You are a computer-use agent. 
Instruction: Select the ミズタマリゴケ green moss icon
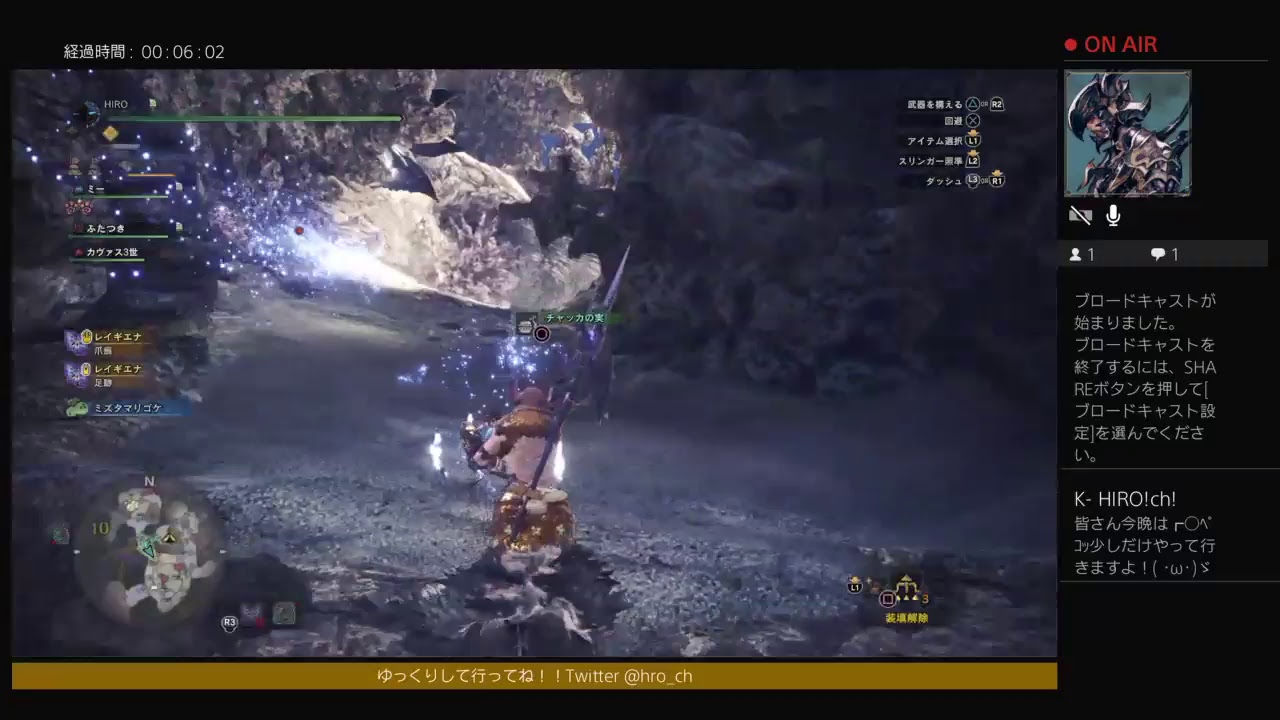[x=75, y=408]
